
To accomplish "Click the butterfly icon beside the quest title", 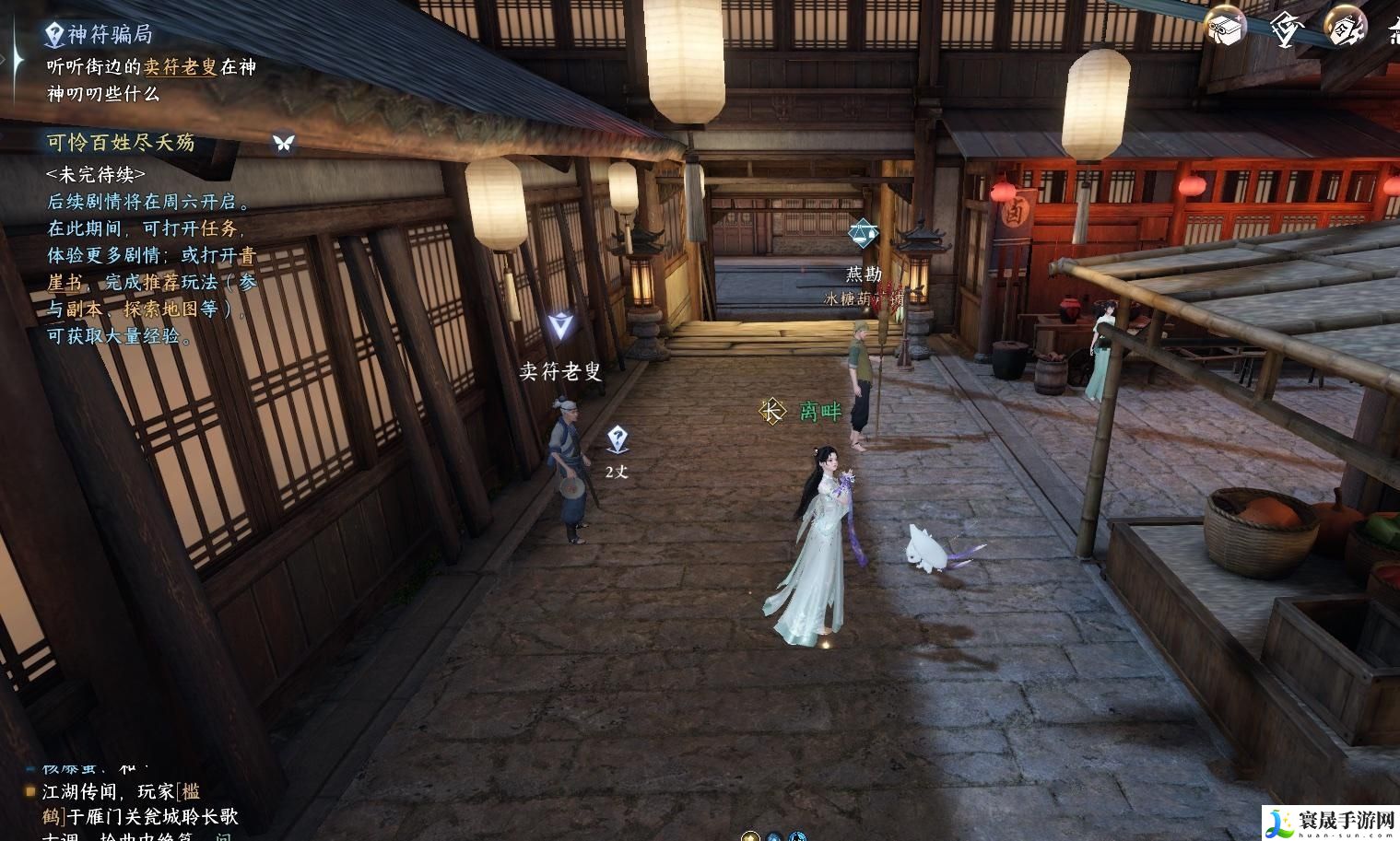I will (283, 143).
